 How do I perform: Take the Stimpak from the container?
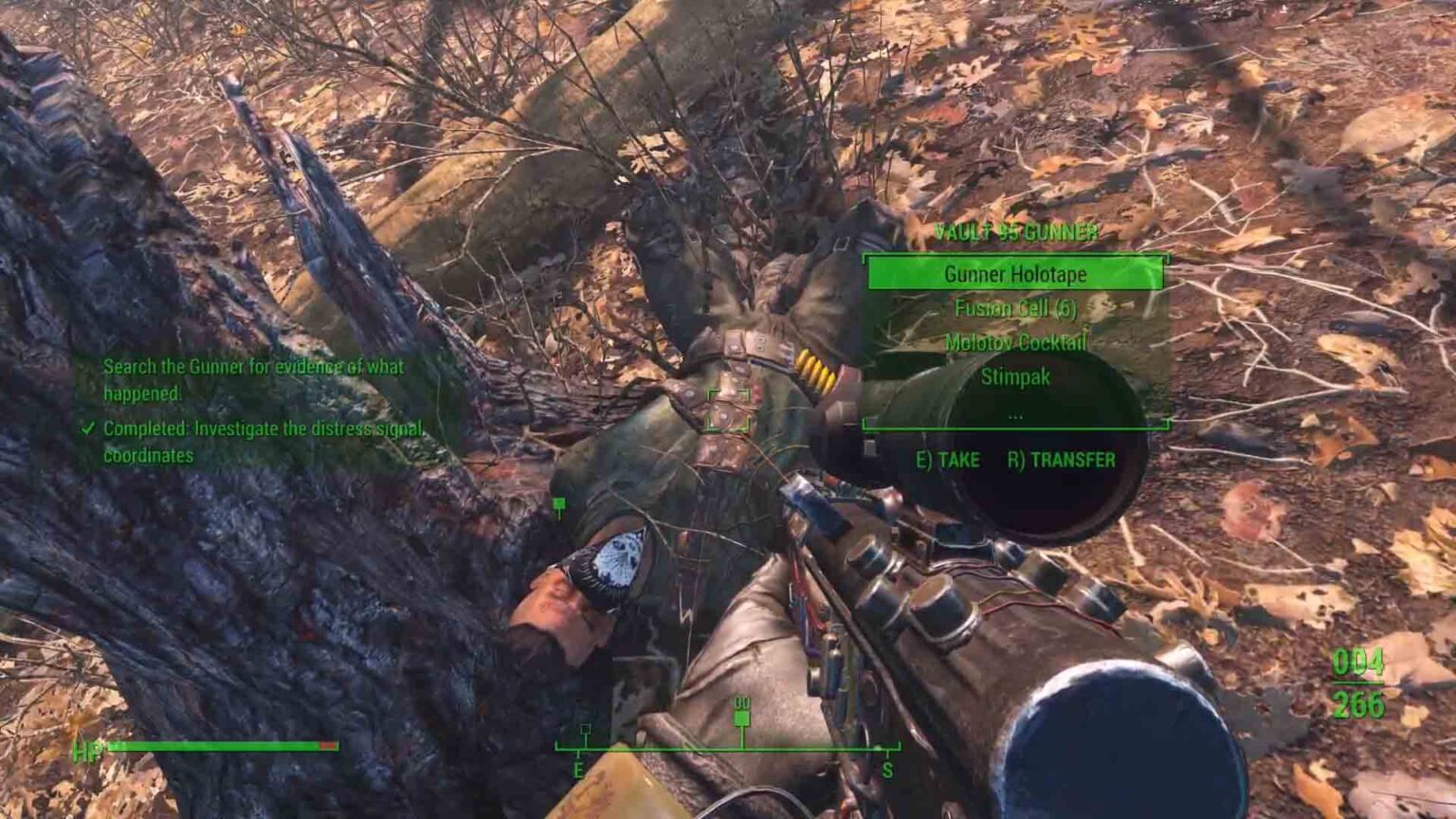click(1014, 377)
